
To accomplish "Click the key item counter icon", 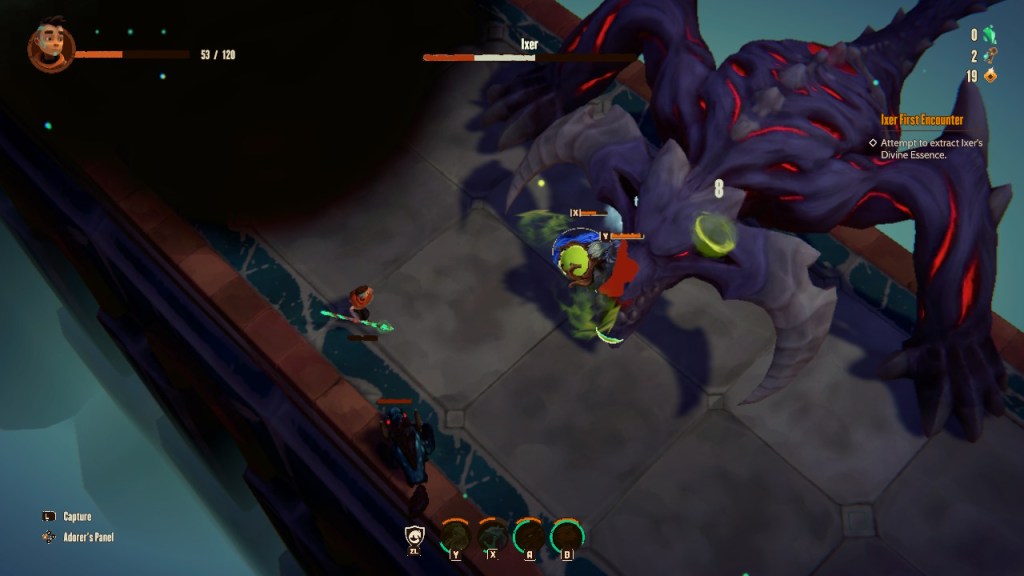I will tap(990, 56).
